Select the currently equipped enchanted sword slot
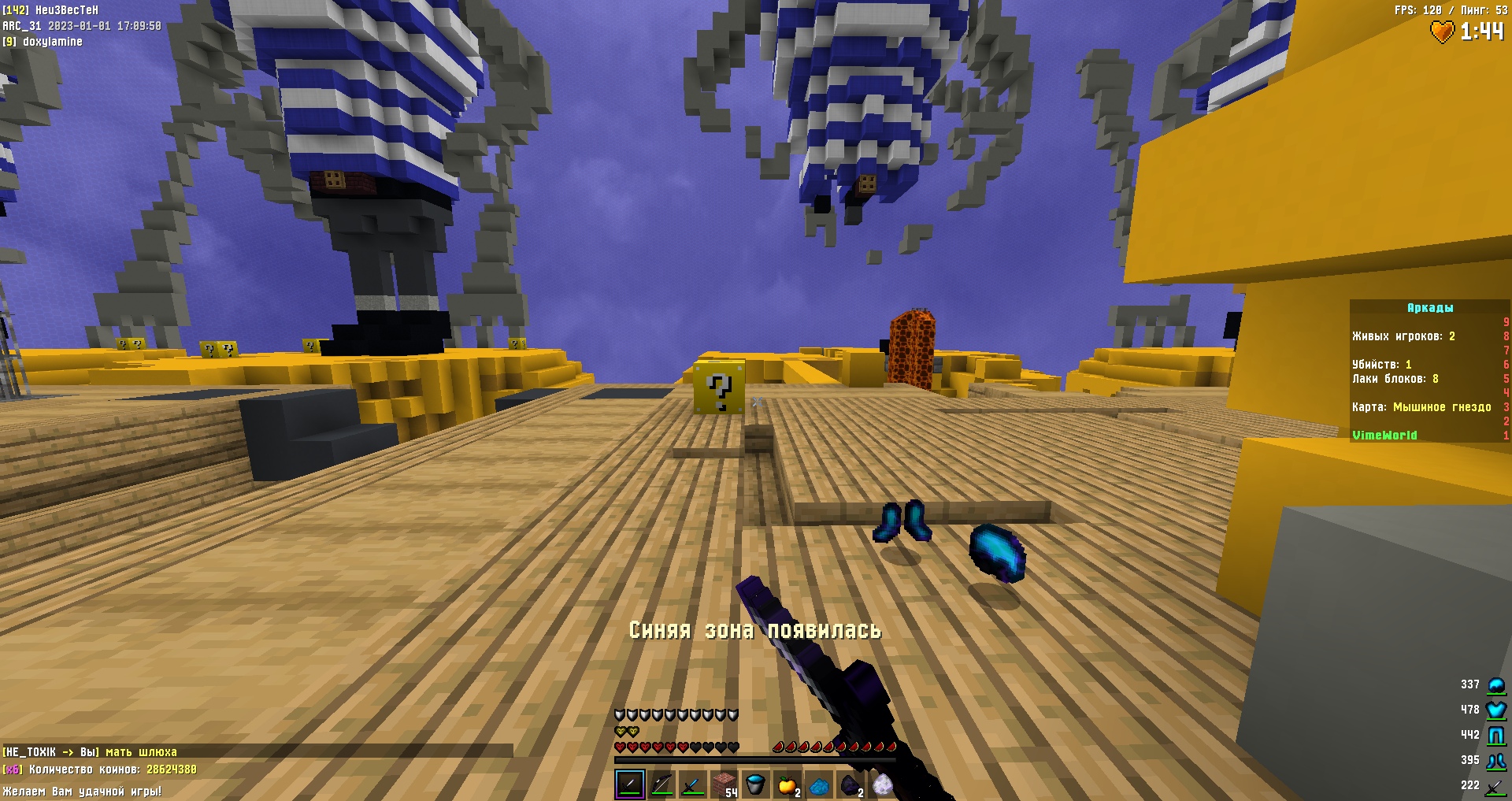1512x801 pixels. (630, 784)
